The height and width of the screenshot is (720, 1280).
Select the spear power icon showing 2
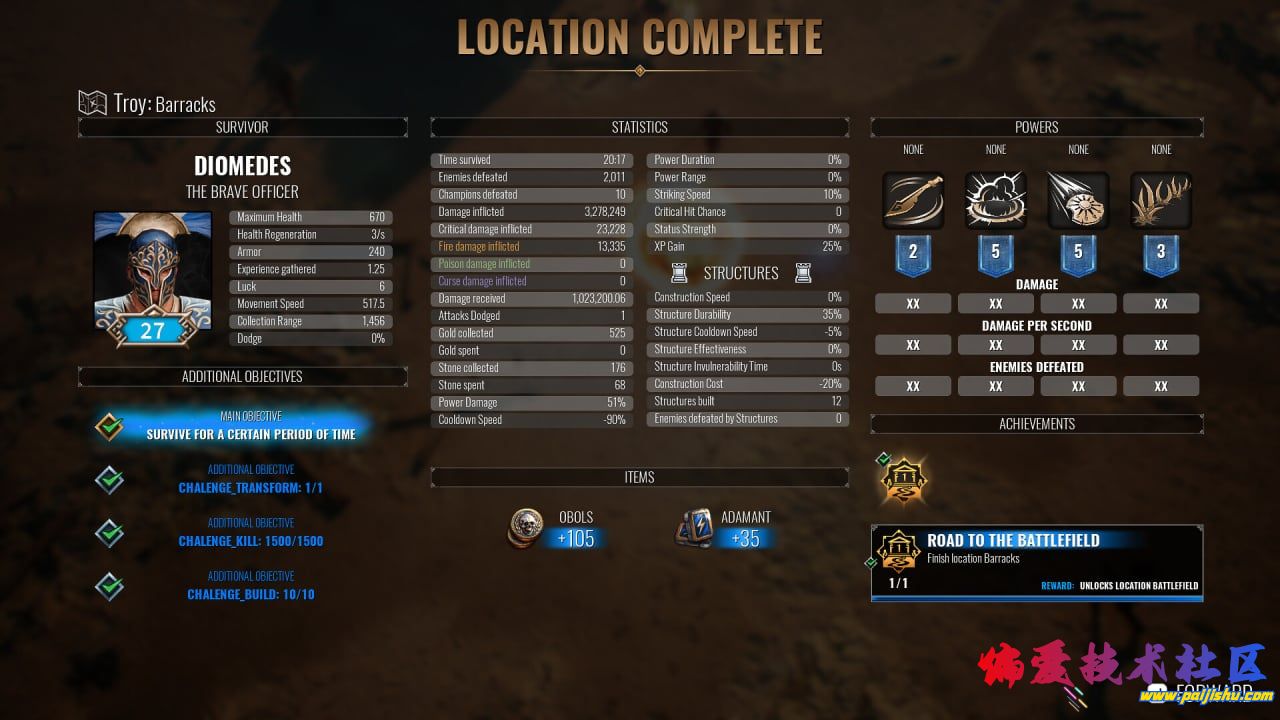coord(912,200)
